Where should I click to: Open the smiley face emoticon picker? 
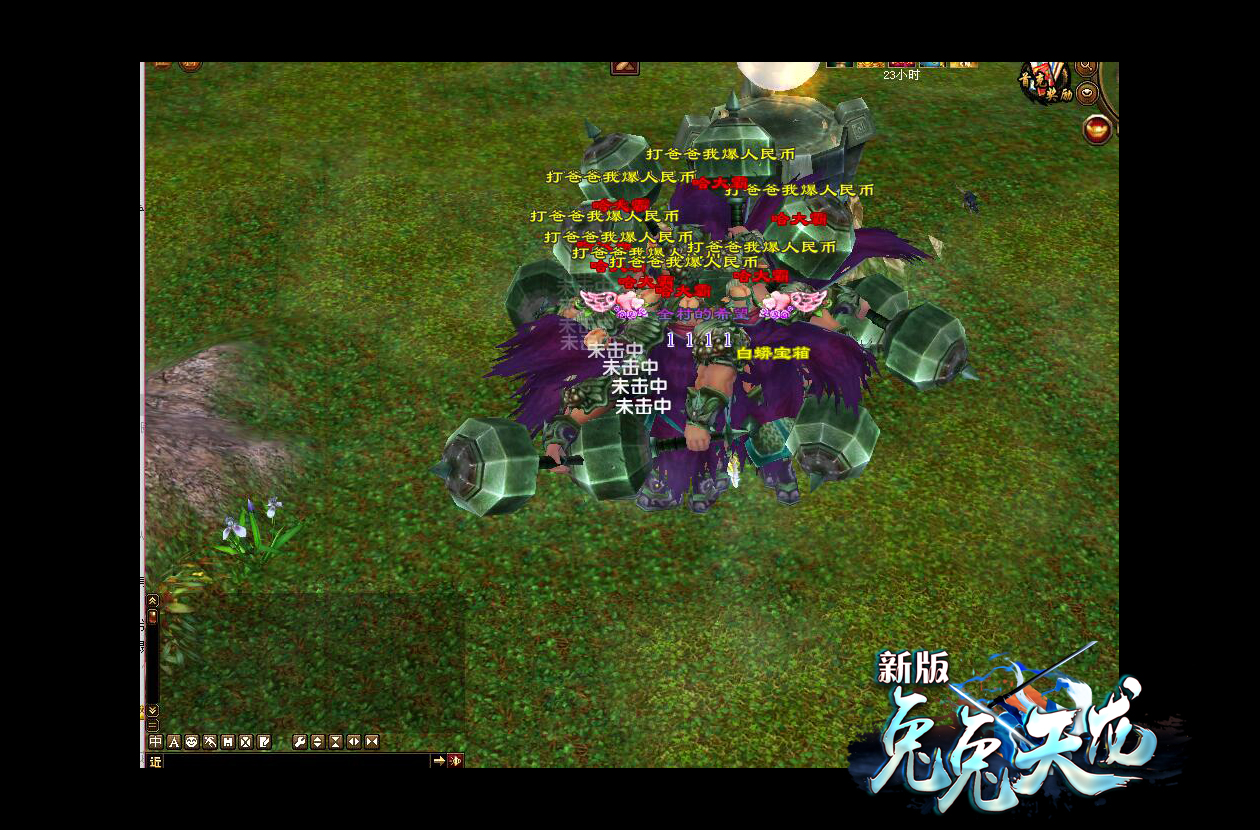coord(192,742)
